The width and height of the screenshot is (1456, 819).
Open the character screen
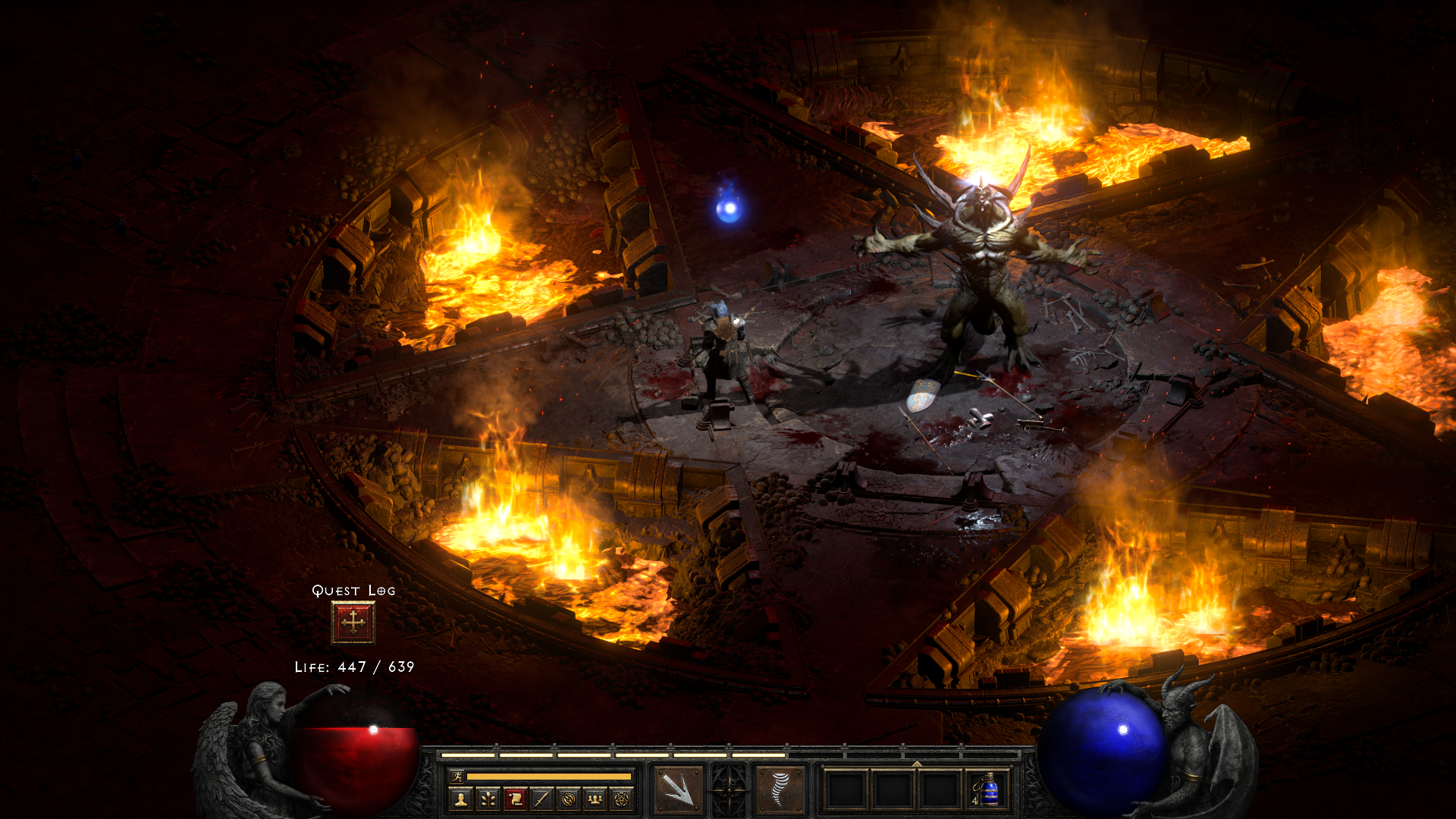460,799
